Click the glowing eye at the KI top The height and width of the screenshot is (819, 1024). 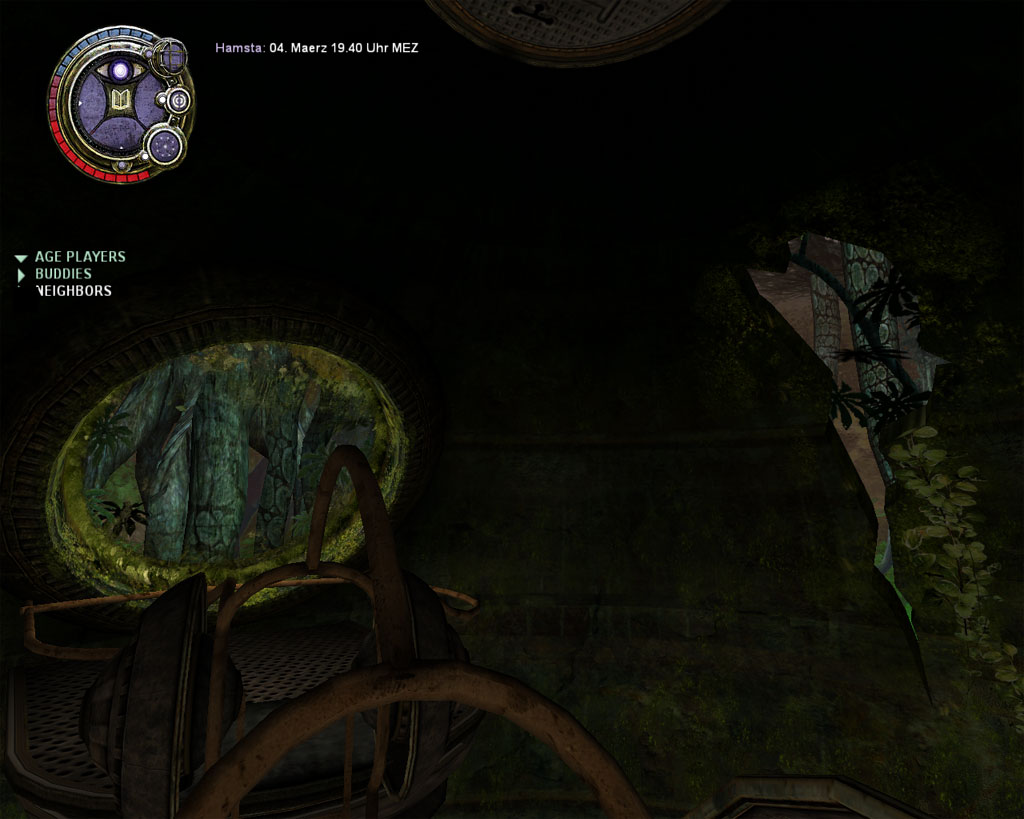click(121, 71)
